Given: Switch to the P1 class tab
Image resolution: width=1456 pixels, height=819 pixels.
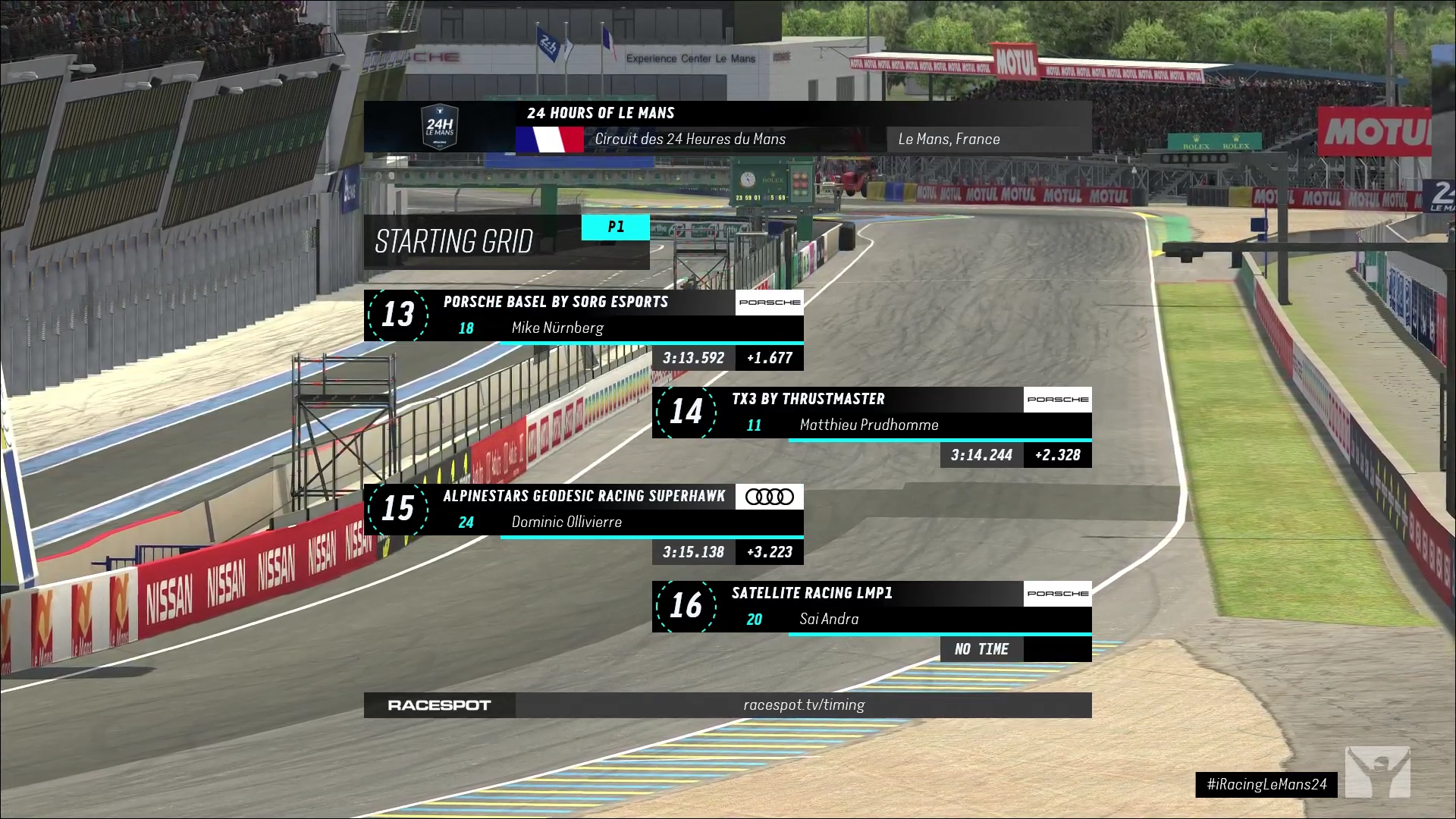Looking at the screenshot, I should [616, 227].
